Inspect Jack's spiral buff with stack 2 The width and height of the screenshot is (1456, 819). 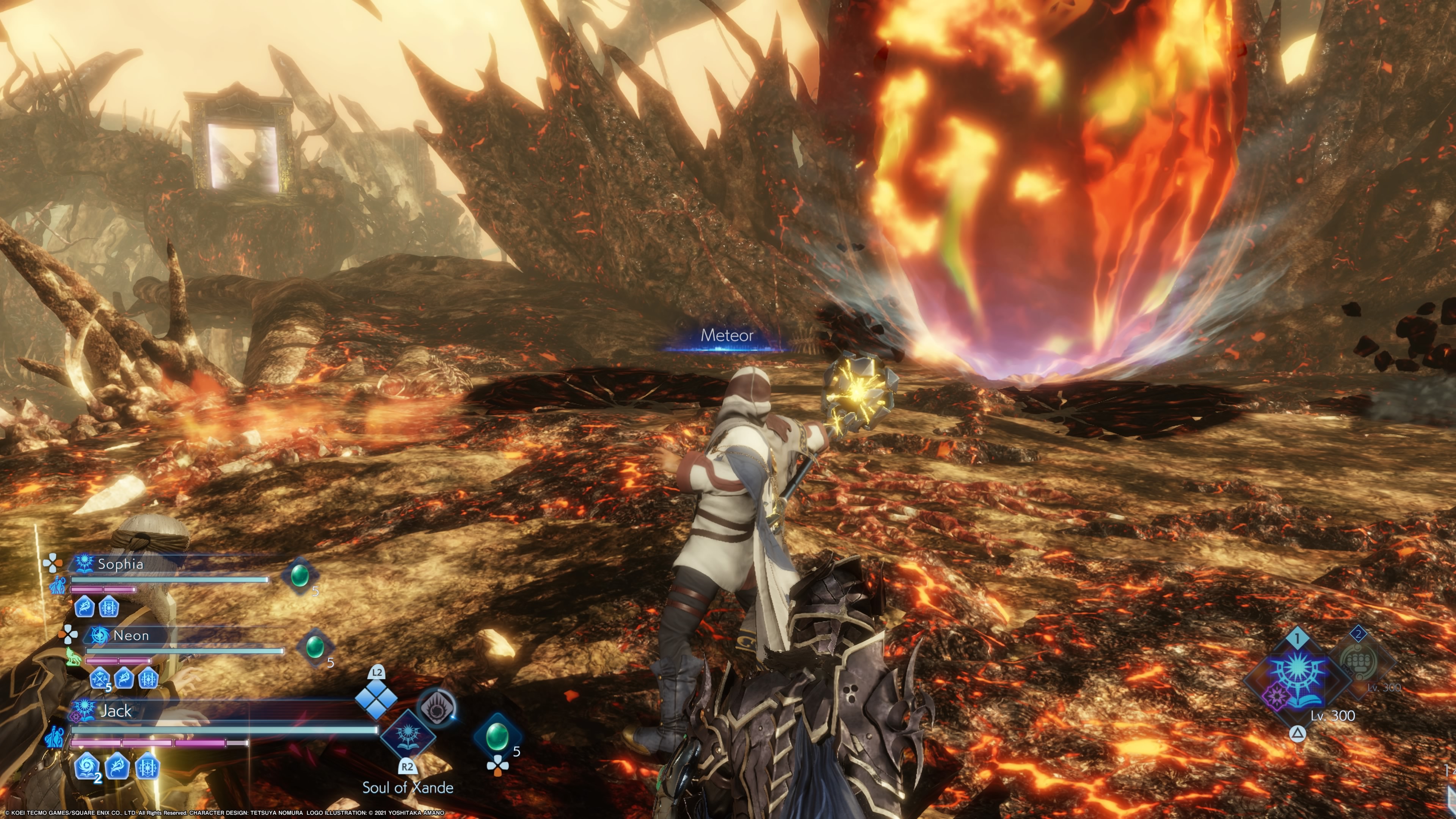87,767
